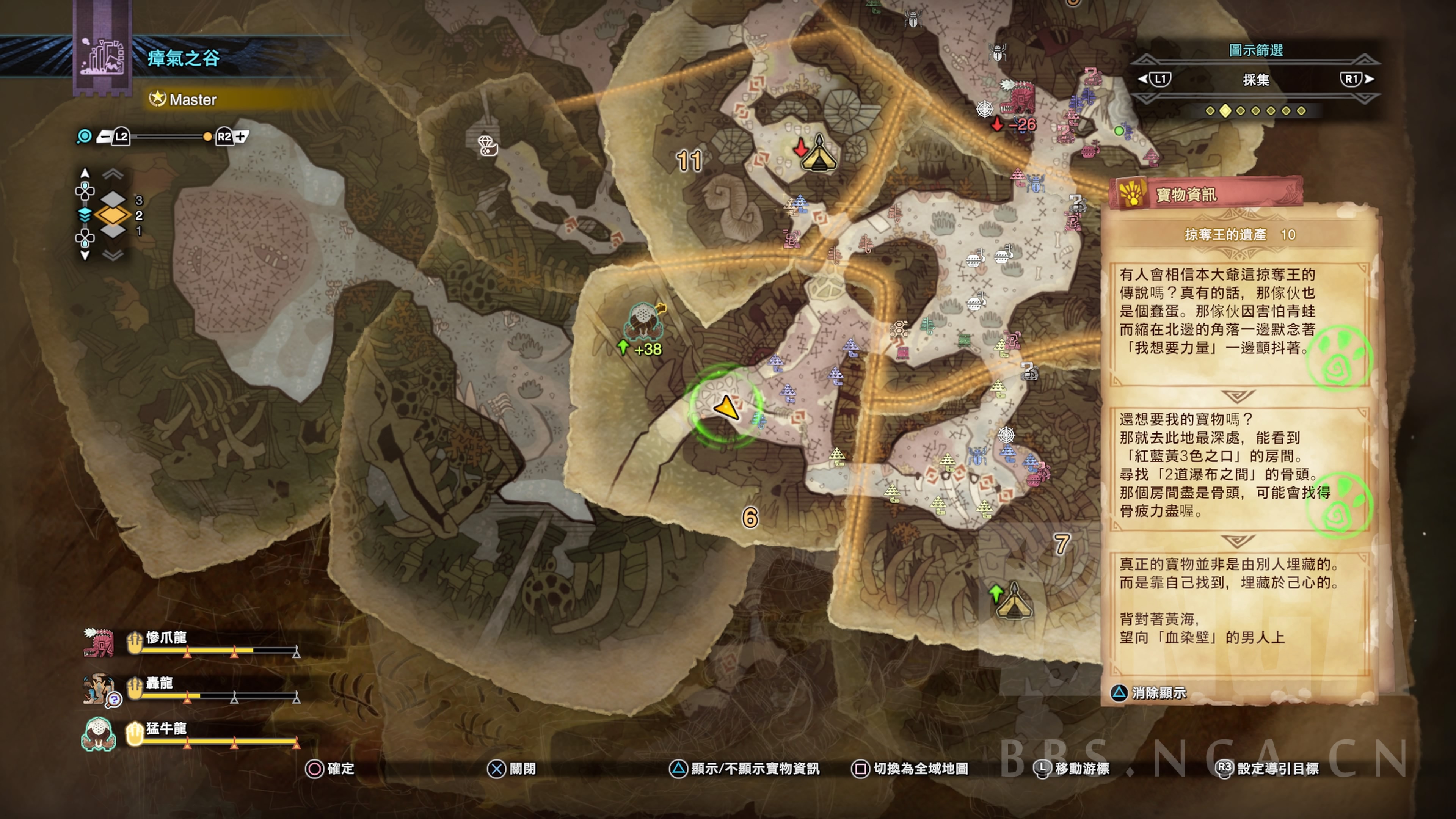Click the map zoom slider handle
Screen dimensions: 1456x819
[207, 137]
